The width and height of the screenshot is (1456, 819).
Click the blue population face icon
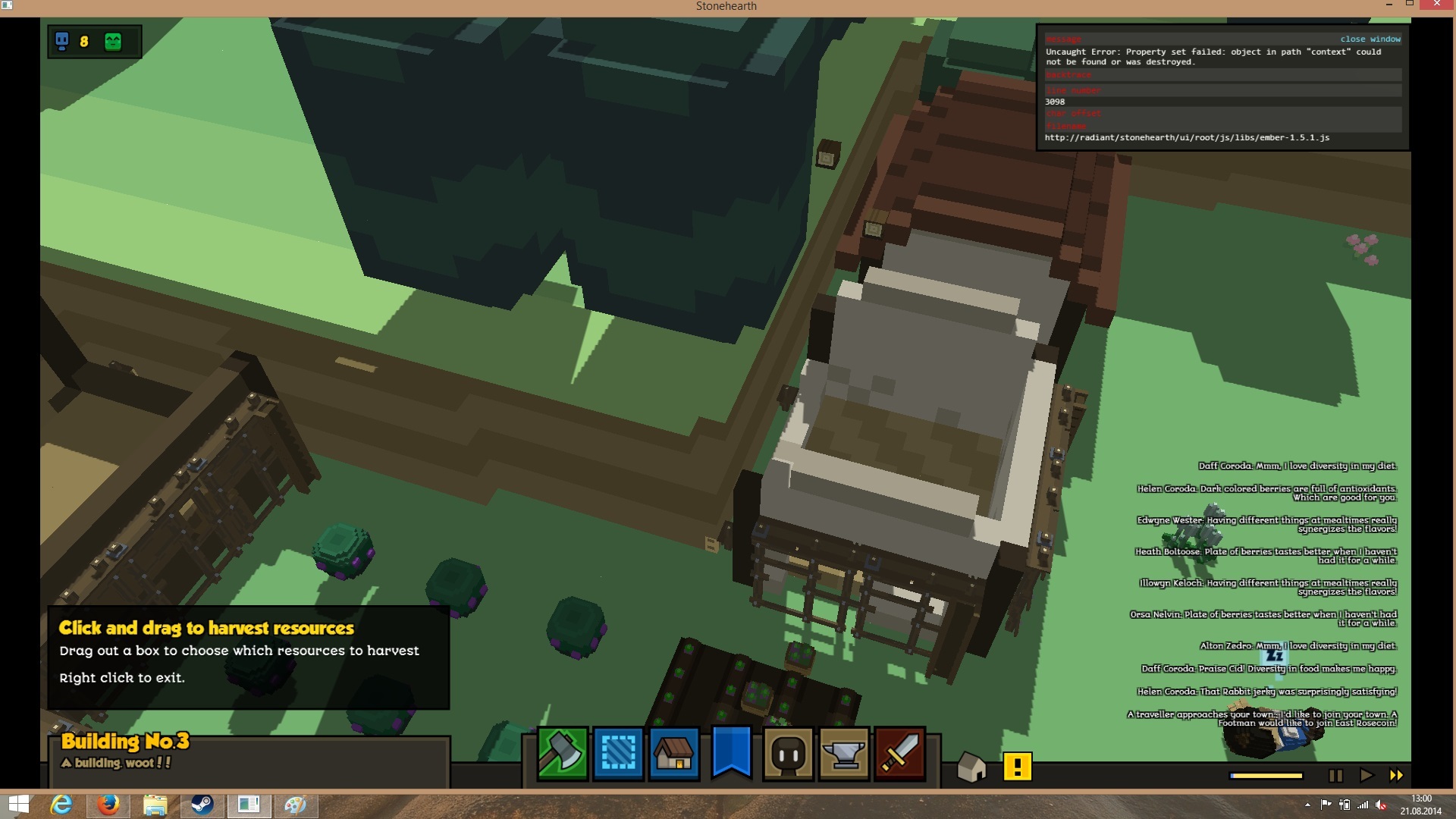[x=62, y=41]
